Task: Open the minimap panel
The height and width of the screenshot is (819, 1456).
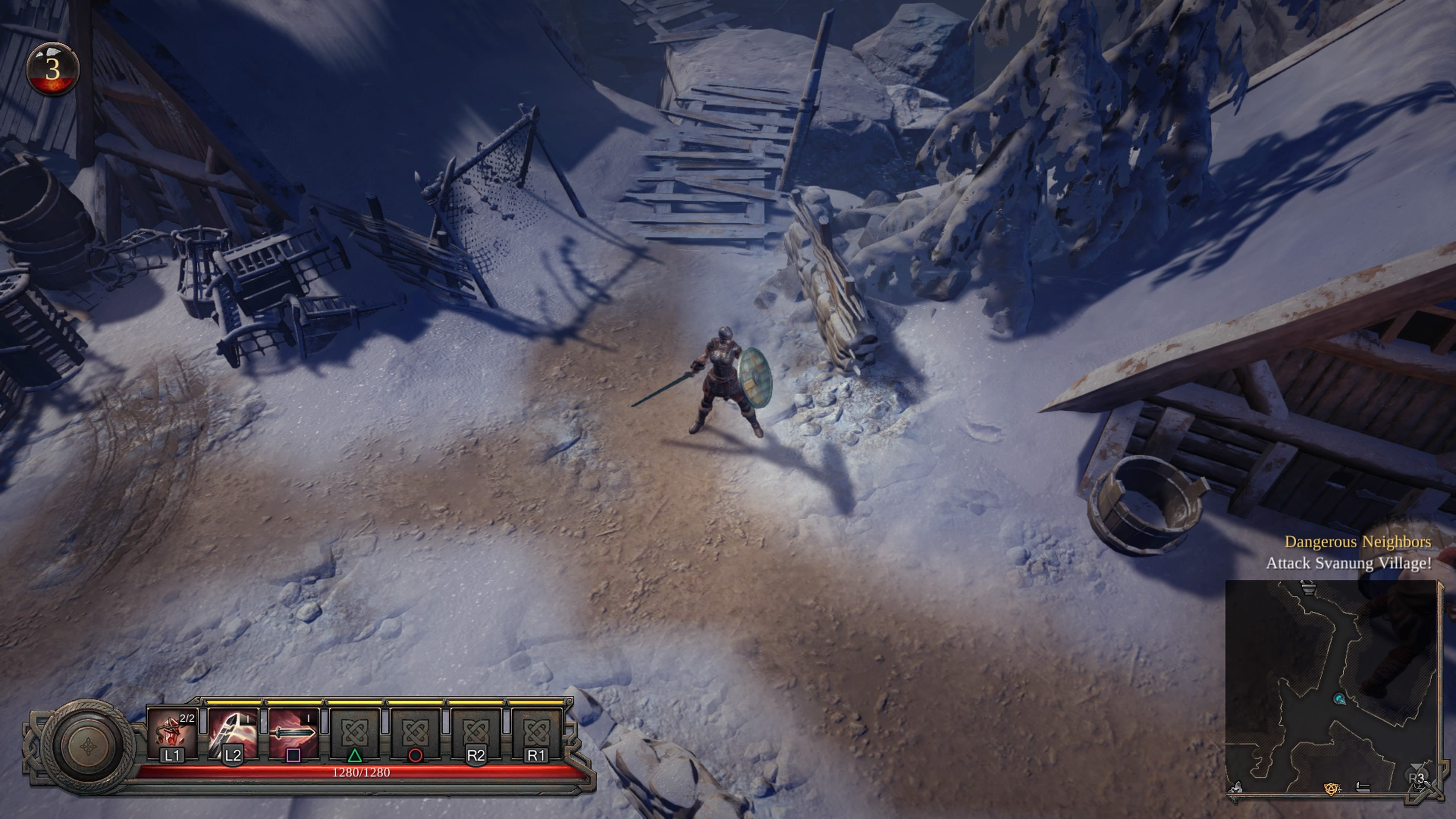Action: [x=1331, y=687]
